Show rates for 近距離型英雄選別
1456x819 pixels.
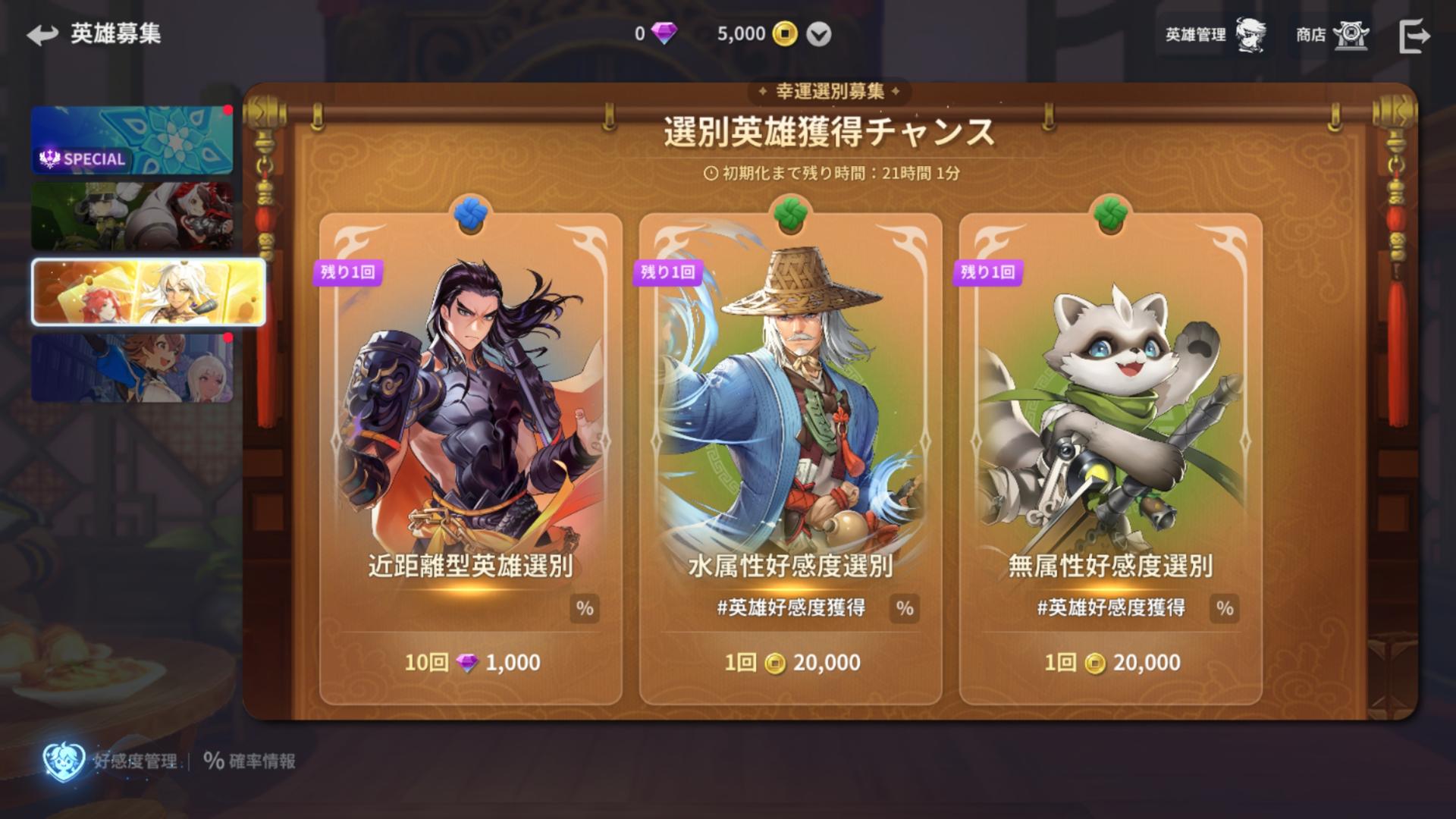pyautogui.click(x=584, y=608)
